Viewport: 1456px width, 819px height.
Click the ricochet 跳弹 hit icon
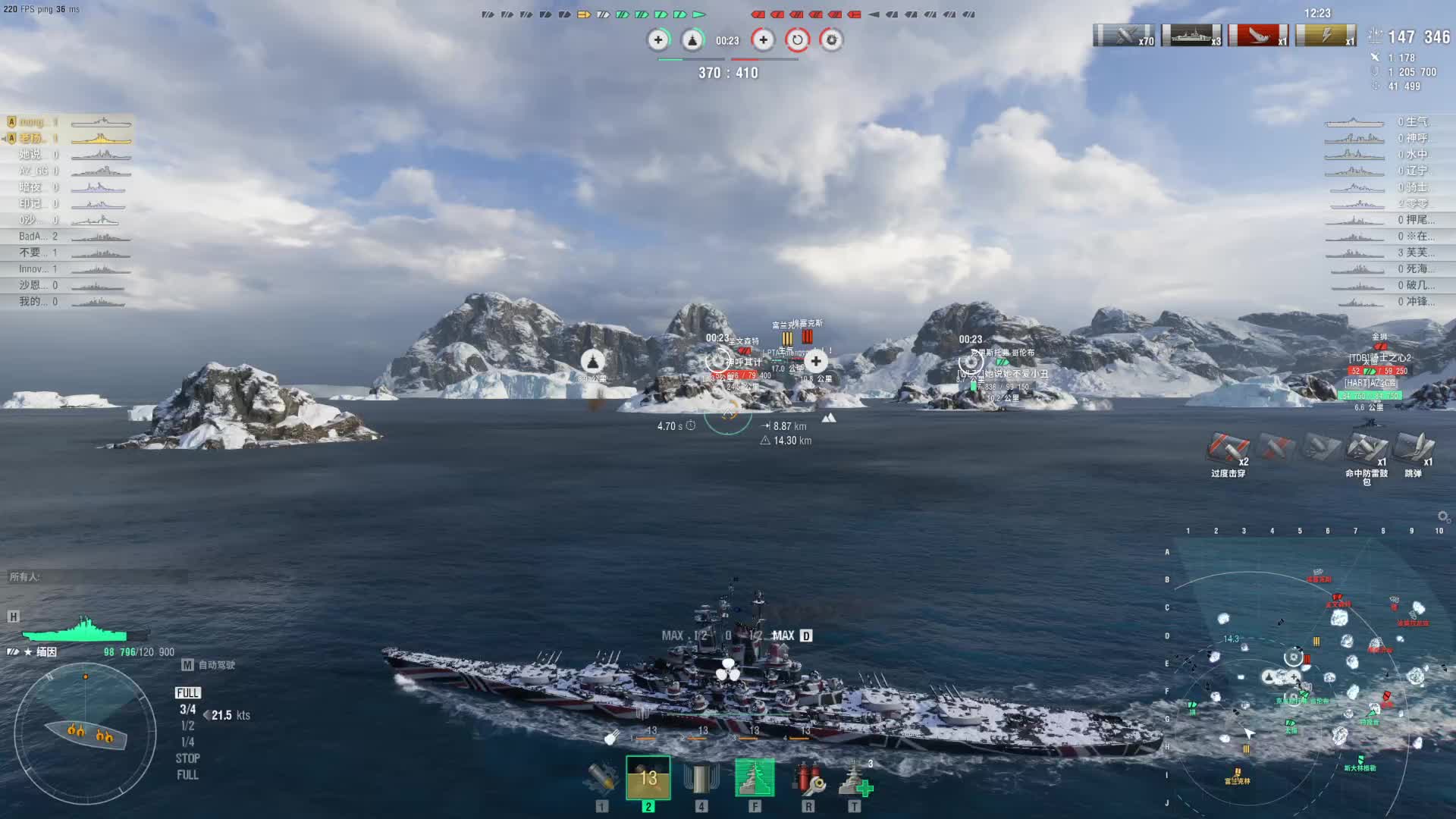click(1414, 449)
